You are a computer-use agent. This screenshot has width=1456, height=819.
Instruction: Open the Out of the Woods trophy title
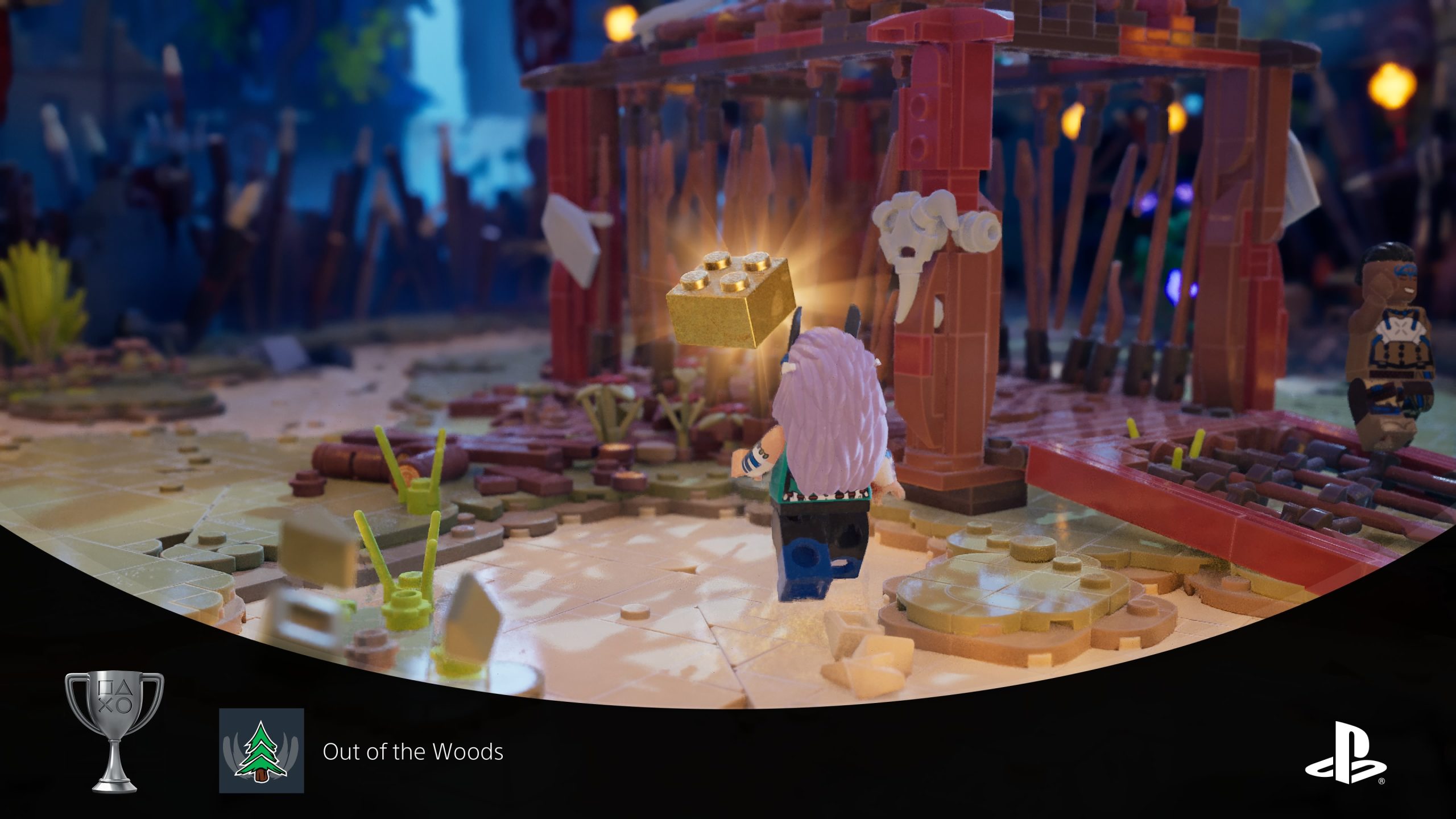pos(413,752)
